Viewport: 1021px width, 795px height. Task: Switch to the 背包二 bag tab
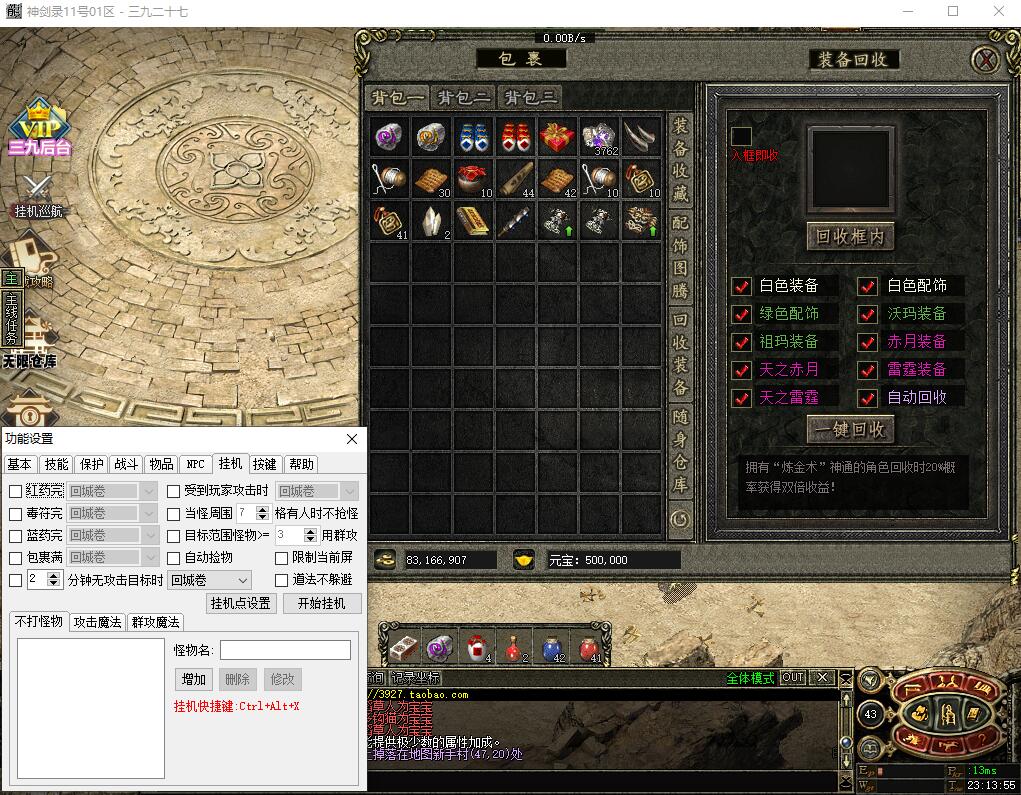tap(462, 97)
